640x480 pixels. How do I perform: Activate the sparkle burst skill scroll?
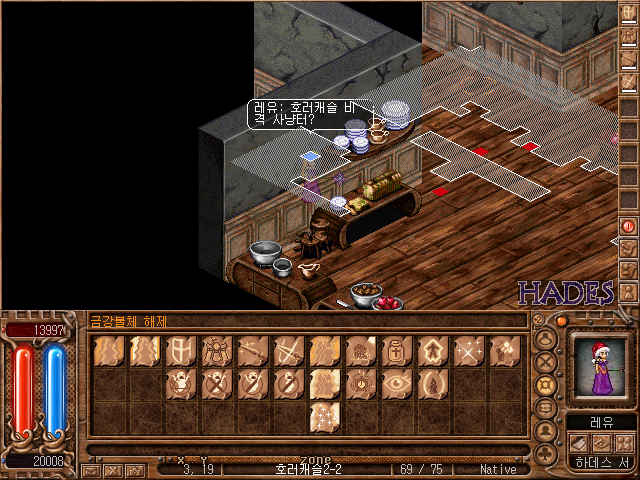467,351
